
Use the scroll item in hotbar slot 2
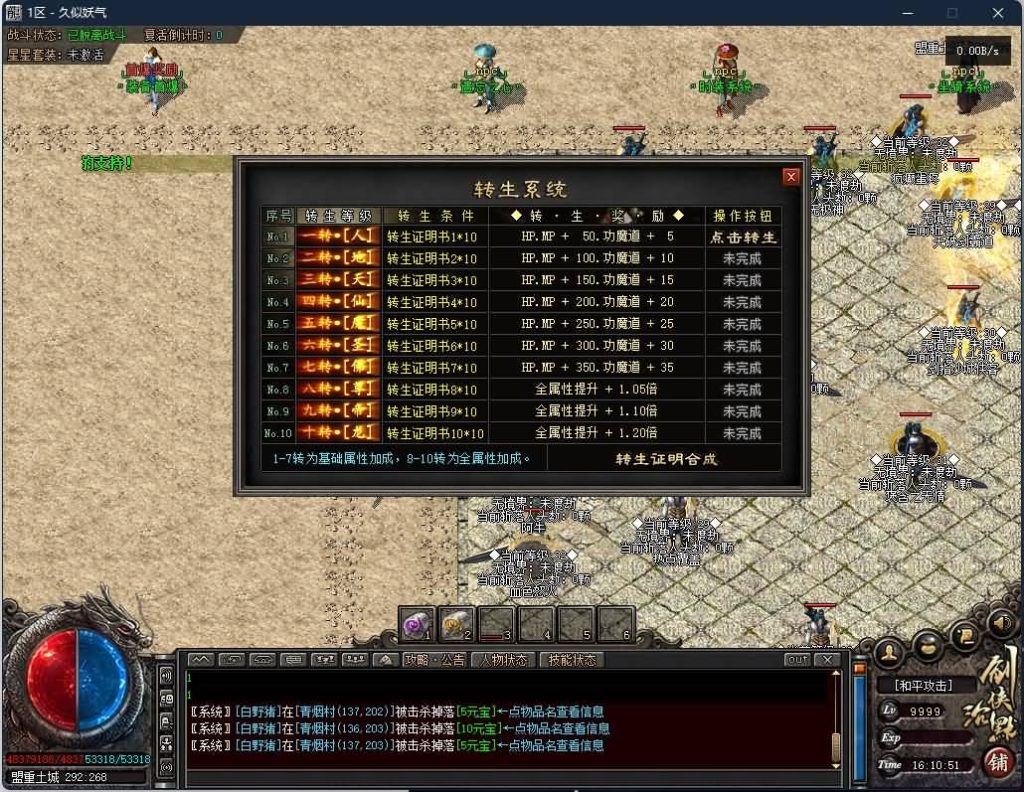click(x=456, y=624)
